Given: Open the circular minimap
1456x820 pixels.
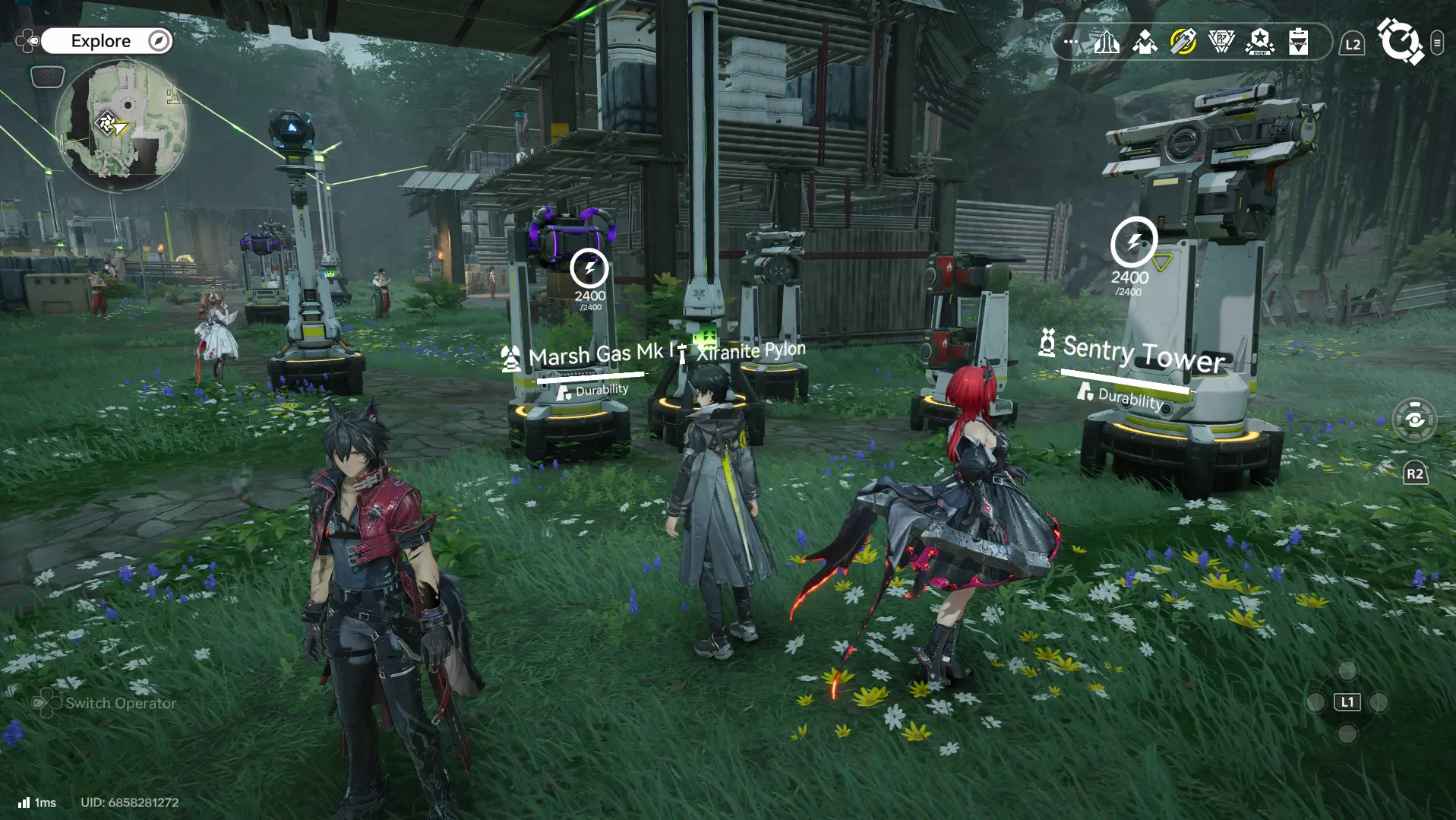Looking at the screenshot, I should 122,125.
